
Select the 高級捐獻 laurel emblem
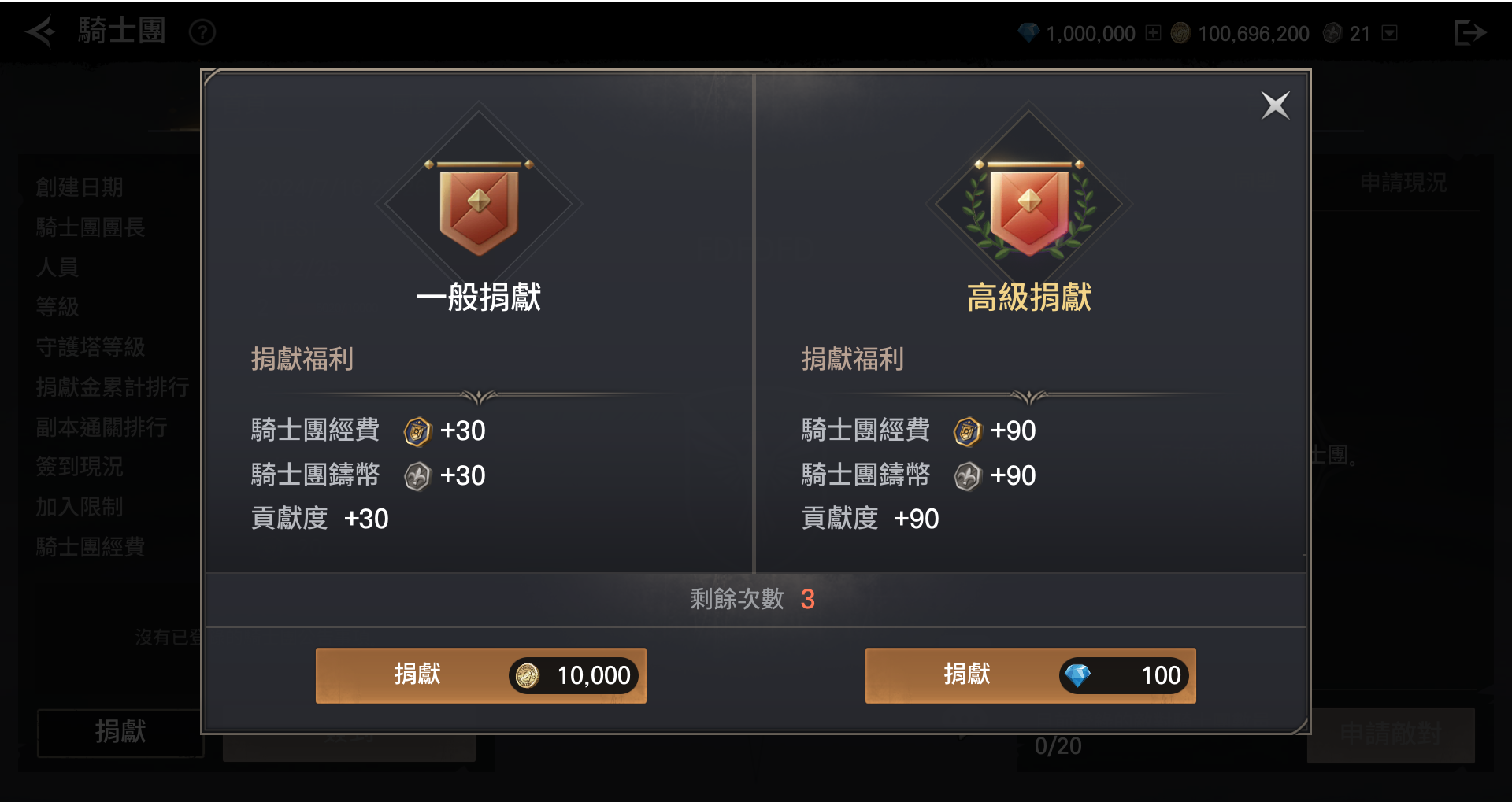point(1028,206)
